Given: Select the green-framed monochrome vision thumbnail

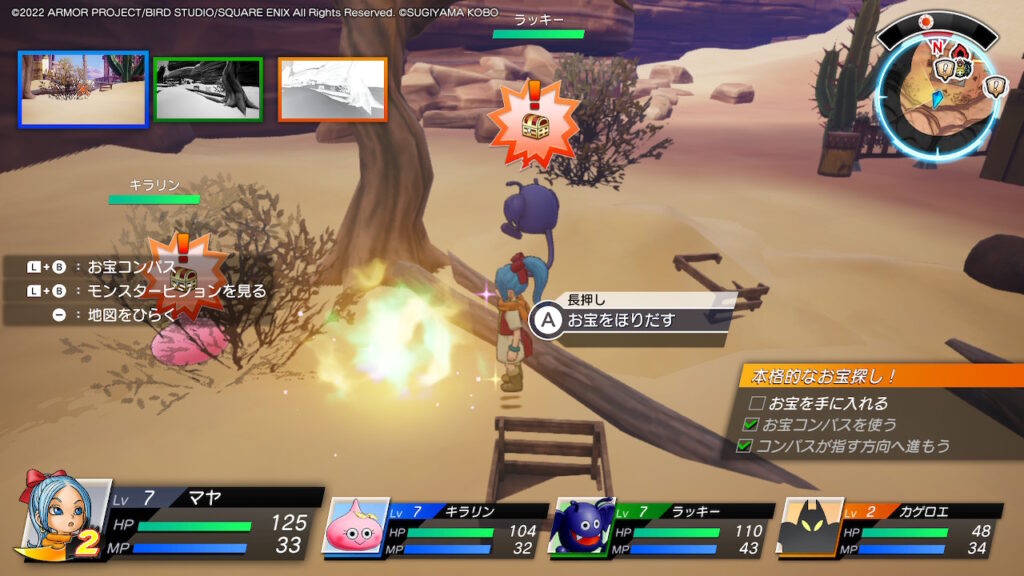Looking at the screenshot, I should tap(208, 89).
